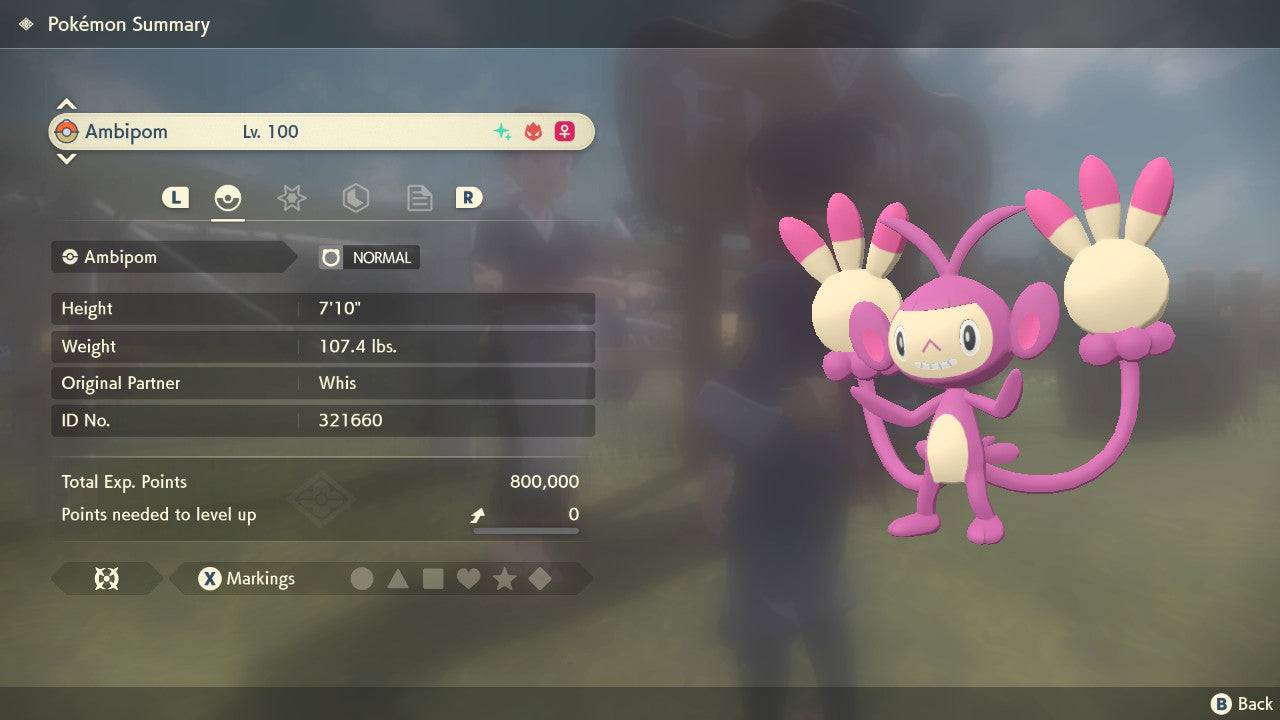Screen dimensions: 1280x720
Task: Show the document notes tab
Action: [x=419, y=198]
